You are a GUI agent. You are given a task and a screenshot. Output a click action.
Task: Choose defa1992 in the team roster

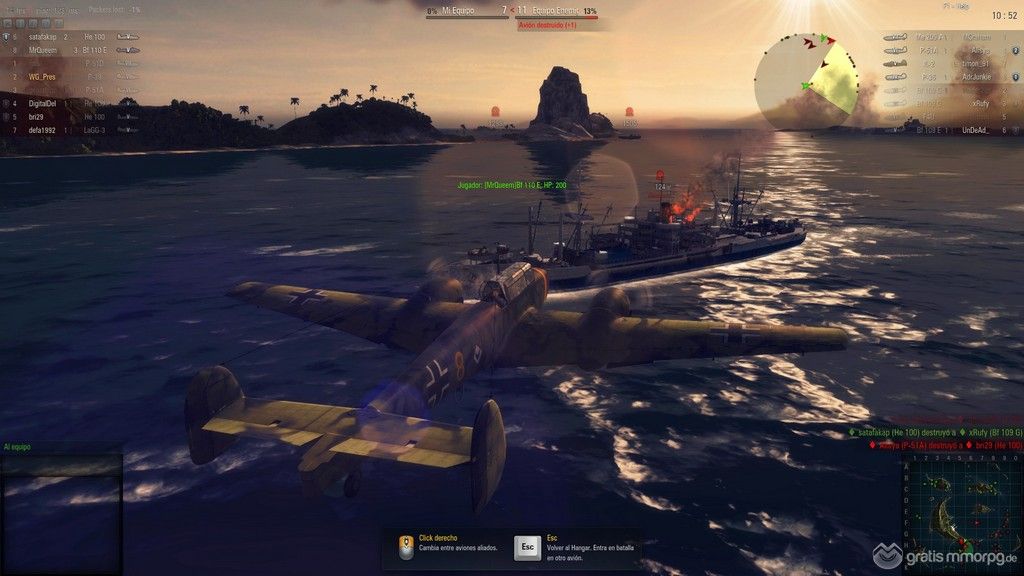43,130
